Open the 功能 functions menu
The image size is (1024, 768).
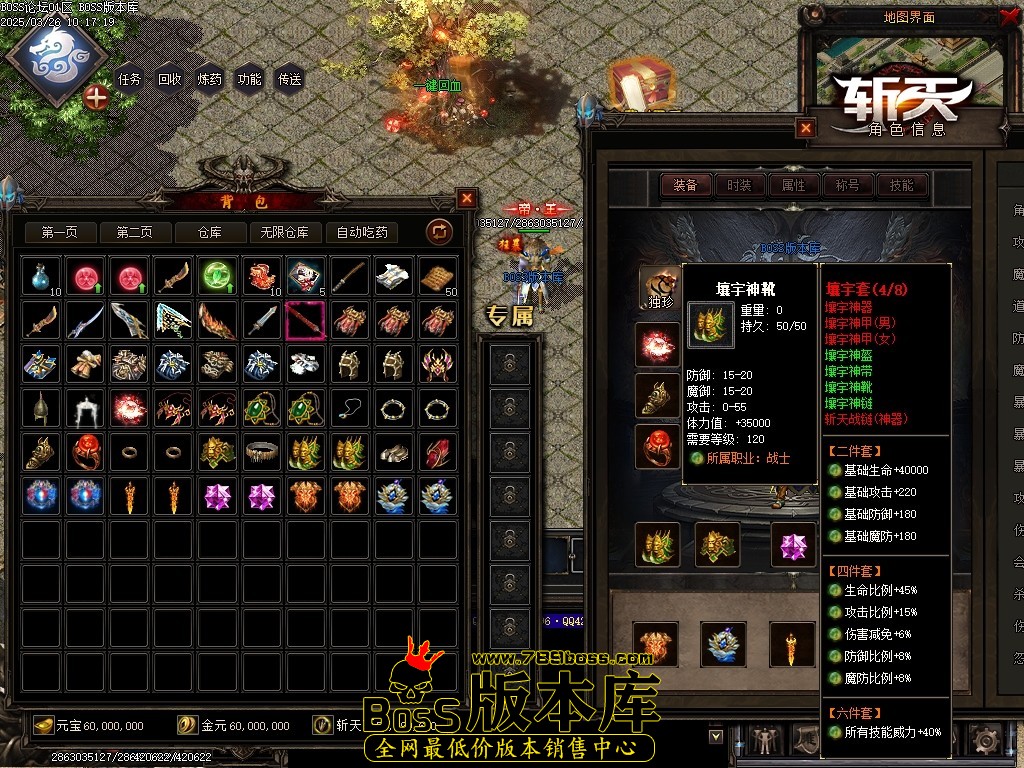pos(250,79)
